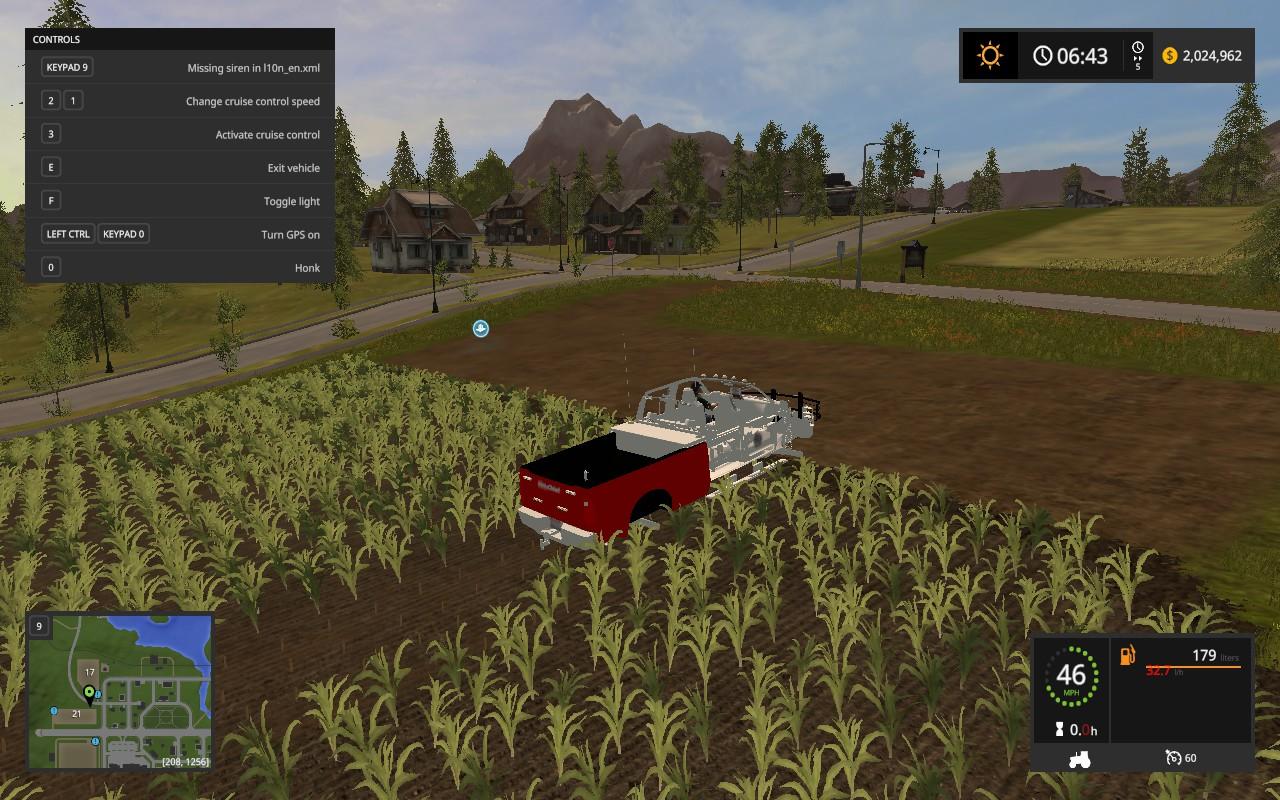Toggle the cruise control speed icon
This screenshot has height=800, width=1280.
point(1173,758)
